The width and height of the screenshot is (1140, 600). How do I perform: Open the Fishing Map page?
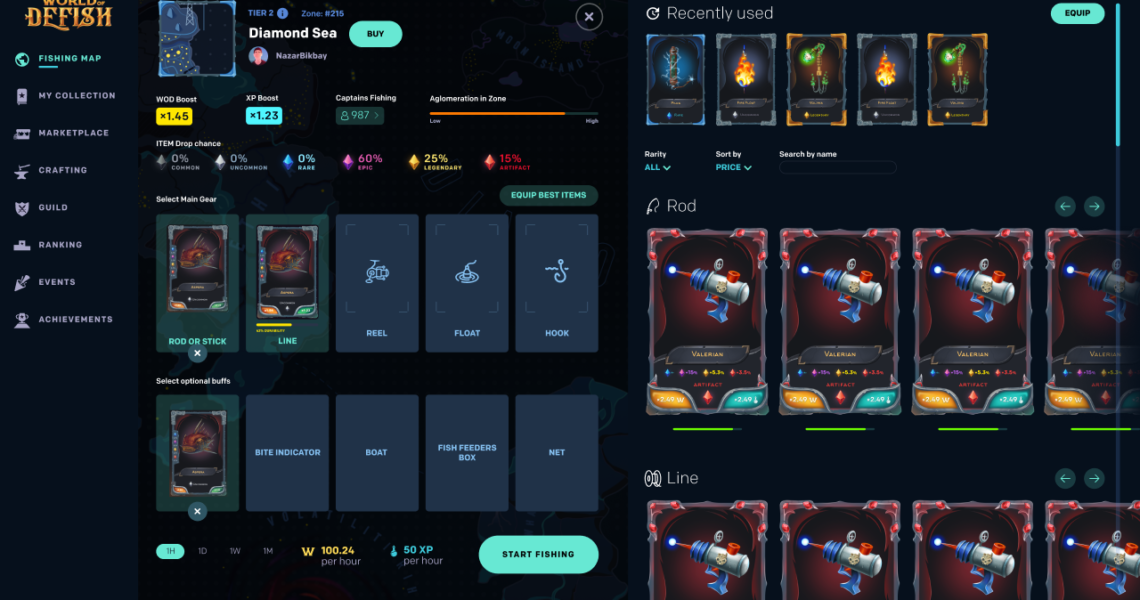pyautogui.click(x=68, y=59)
